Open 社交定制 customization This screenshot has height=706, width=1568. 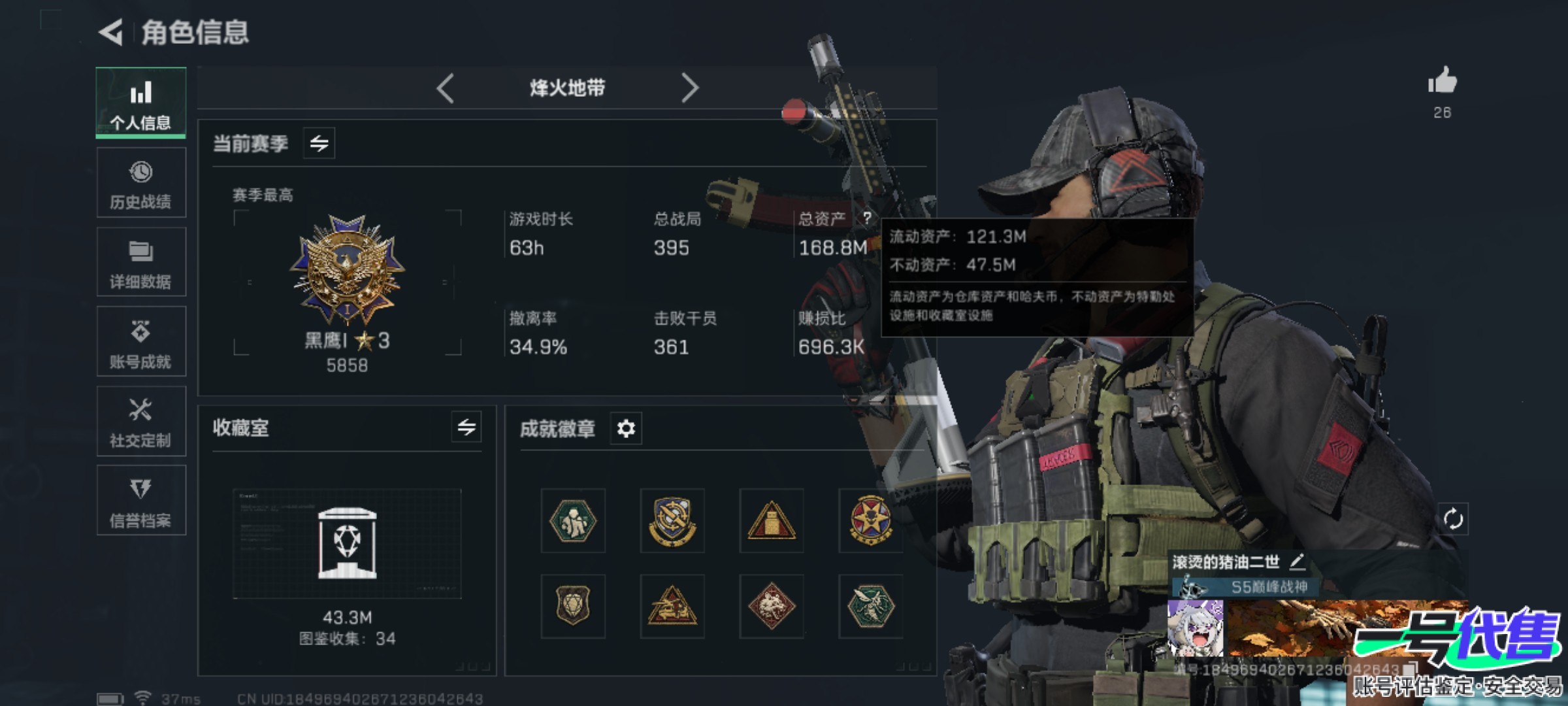141,421
